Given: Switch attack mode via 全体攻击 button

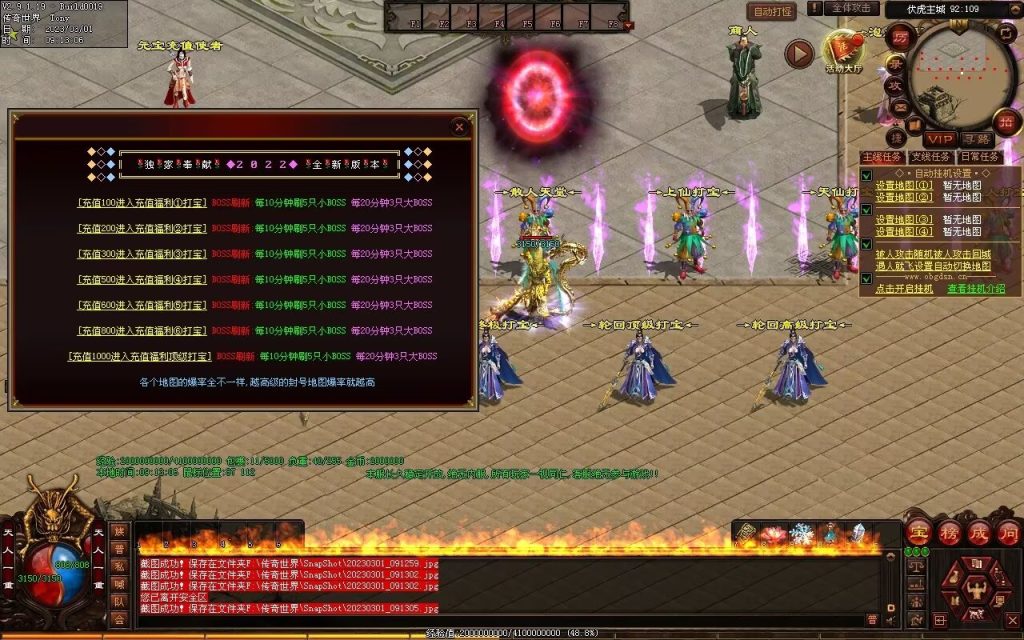Looking at the screenshot, I should click(856, 8).
